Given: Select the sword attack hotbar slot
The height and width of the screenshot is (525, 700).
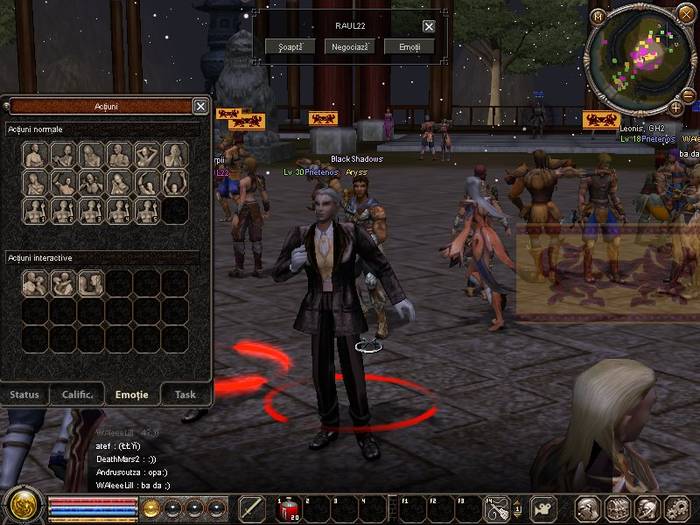Looking at the screenshot, I should point(252,509).
